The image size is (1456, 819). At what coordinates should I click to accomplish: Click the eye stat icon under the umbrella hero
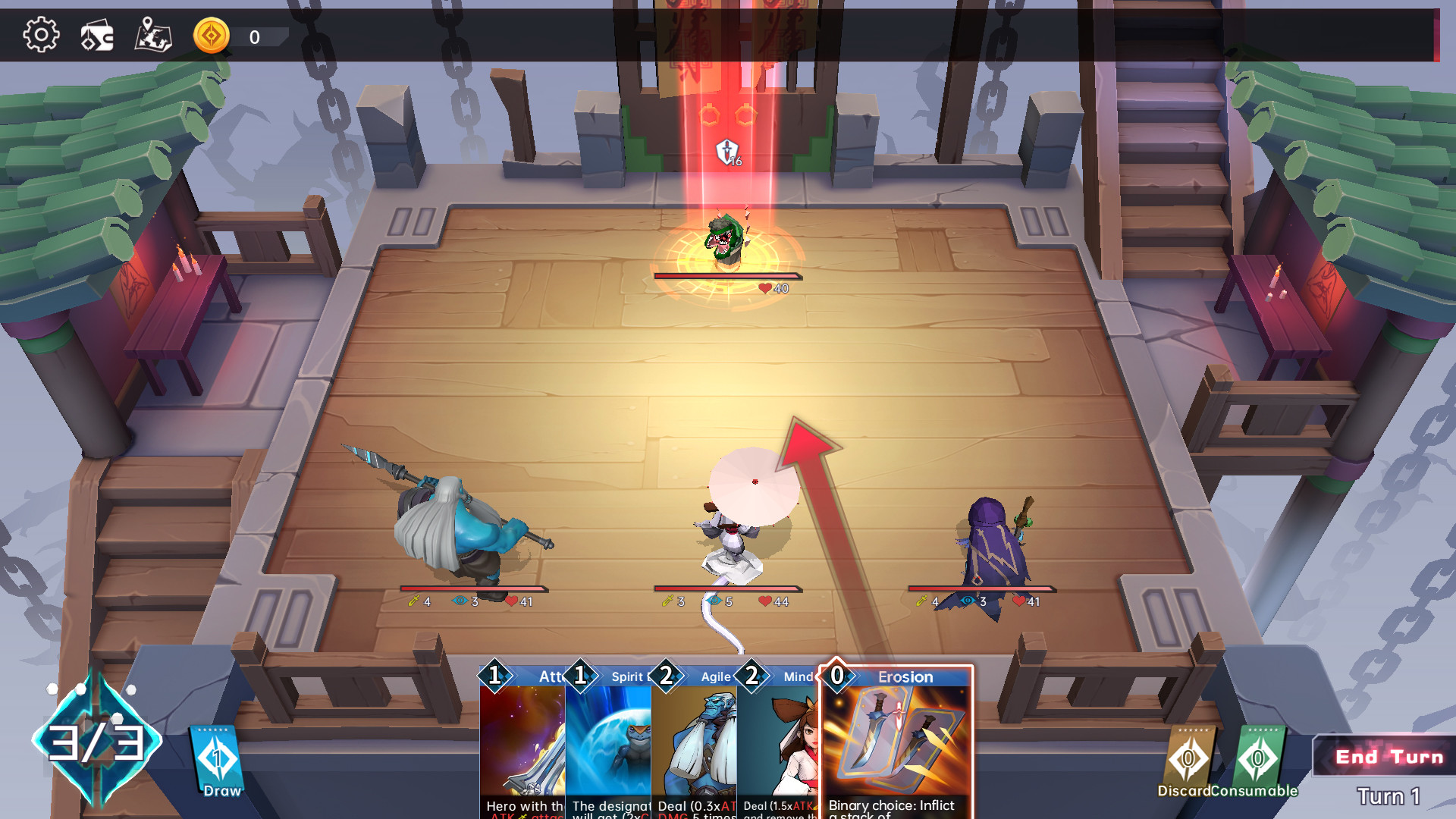click(x=714, y=600)
